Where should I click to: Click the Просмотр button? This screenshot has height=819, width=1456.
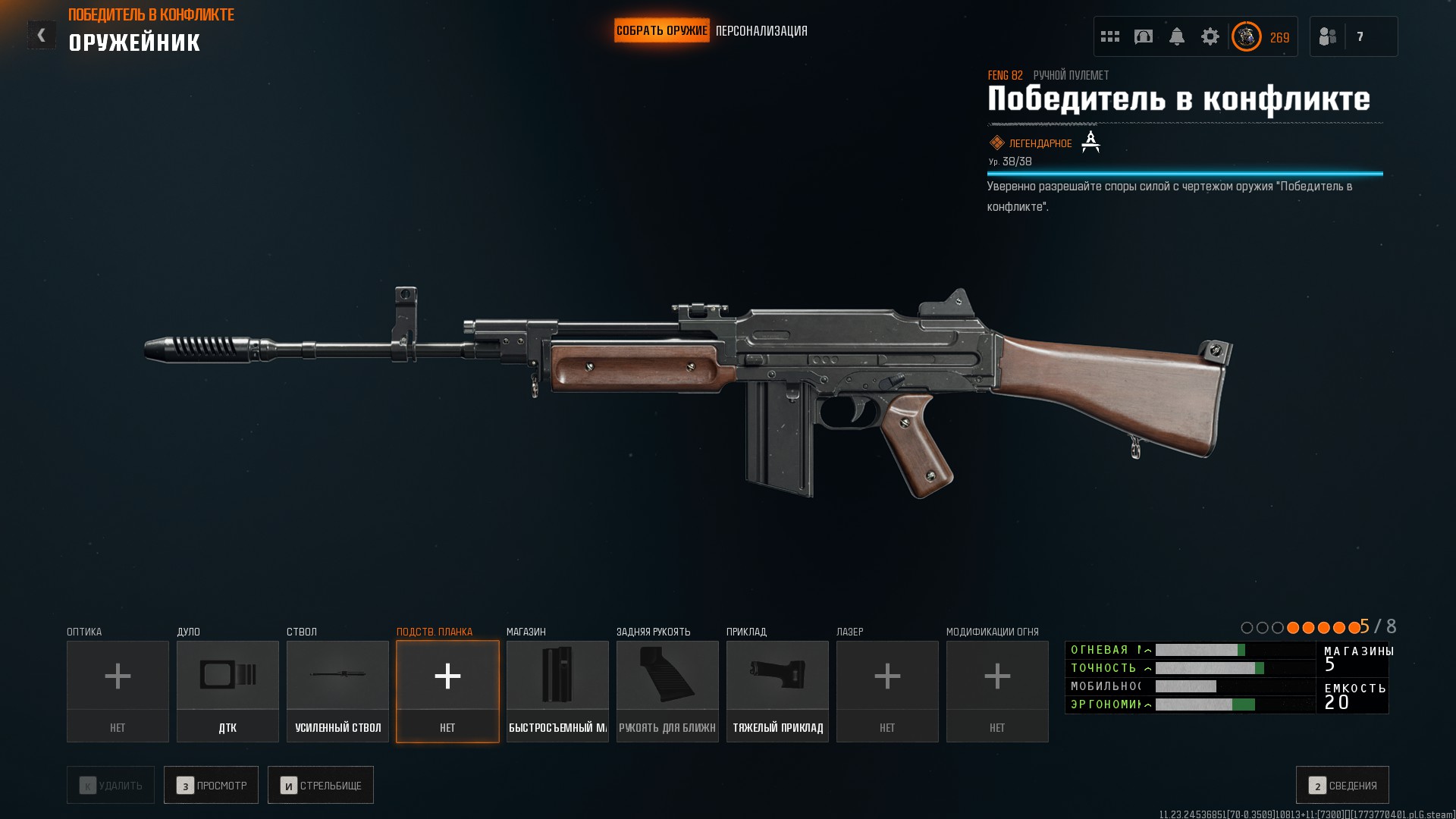click(x=211, y=785)
